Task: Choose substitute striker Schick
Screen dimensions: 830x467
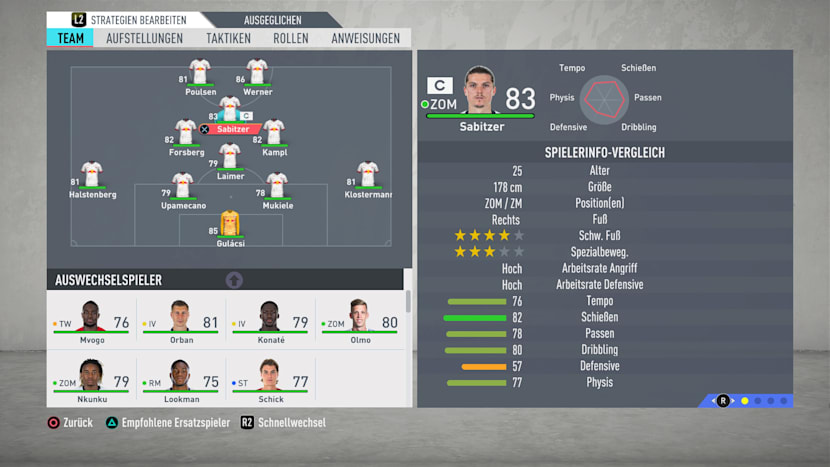Action: [x=270, y=380]
